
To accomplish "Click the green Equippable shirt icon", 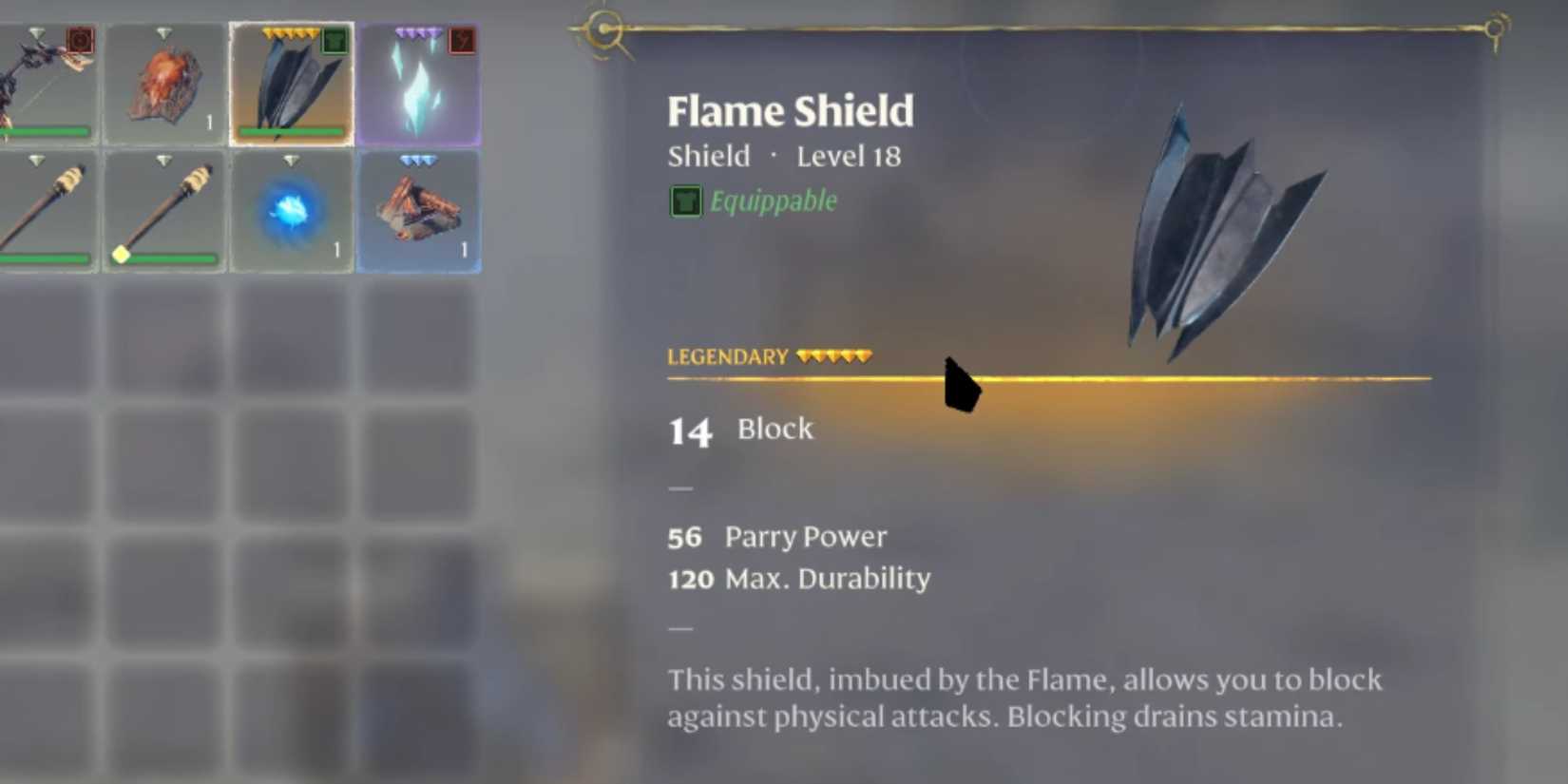I will pos(686,201).
